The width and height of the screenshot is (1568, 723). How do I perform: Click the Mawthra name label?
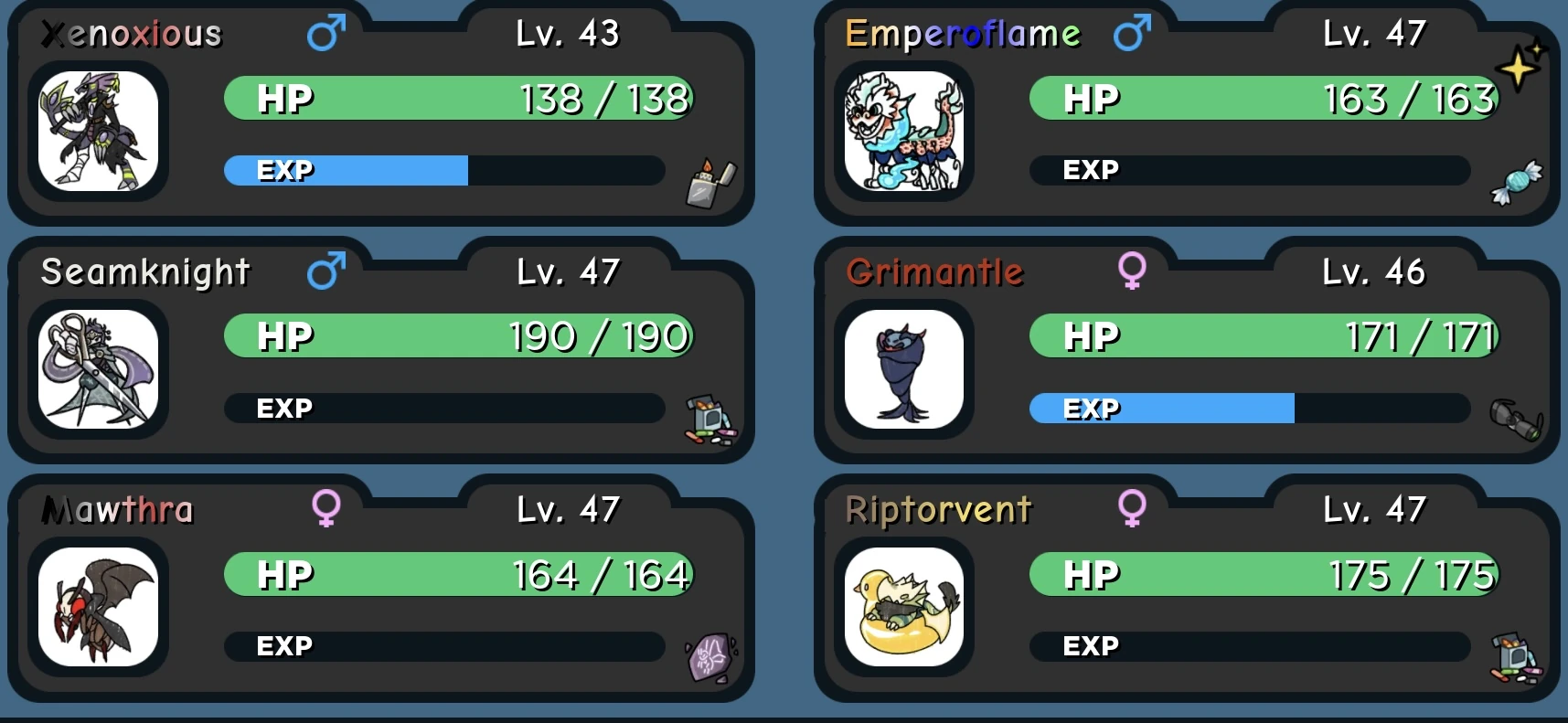point(118,509)
